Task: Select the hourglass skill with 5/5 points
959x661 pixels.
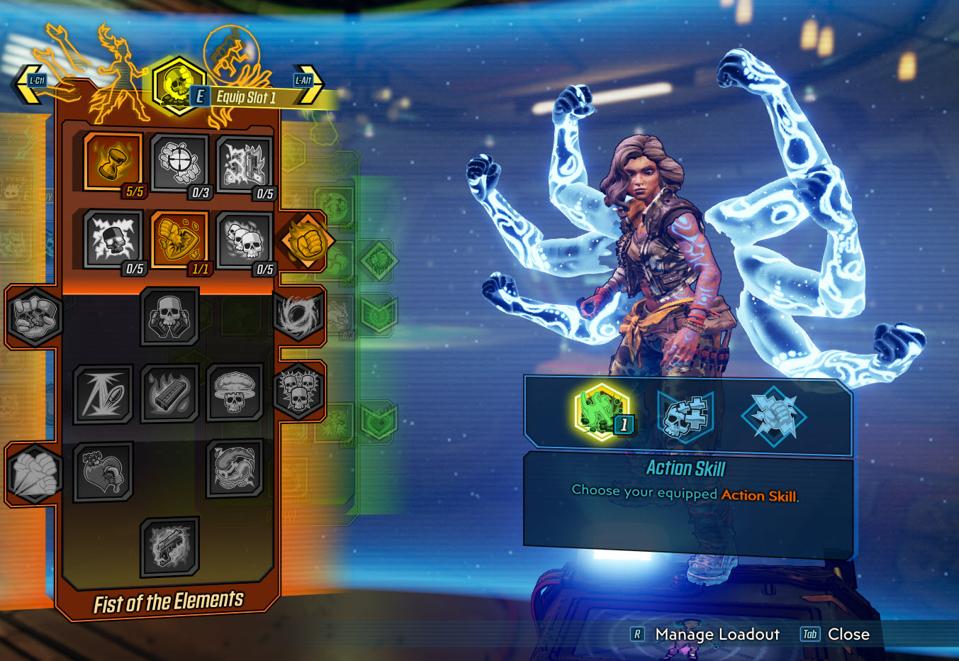Action: (112, 161)
